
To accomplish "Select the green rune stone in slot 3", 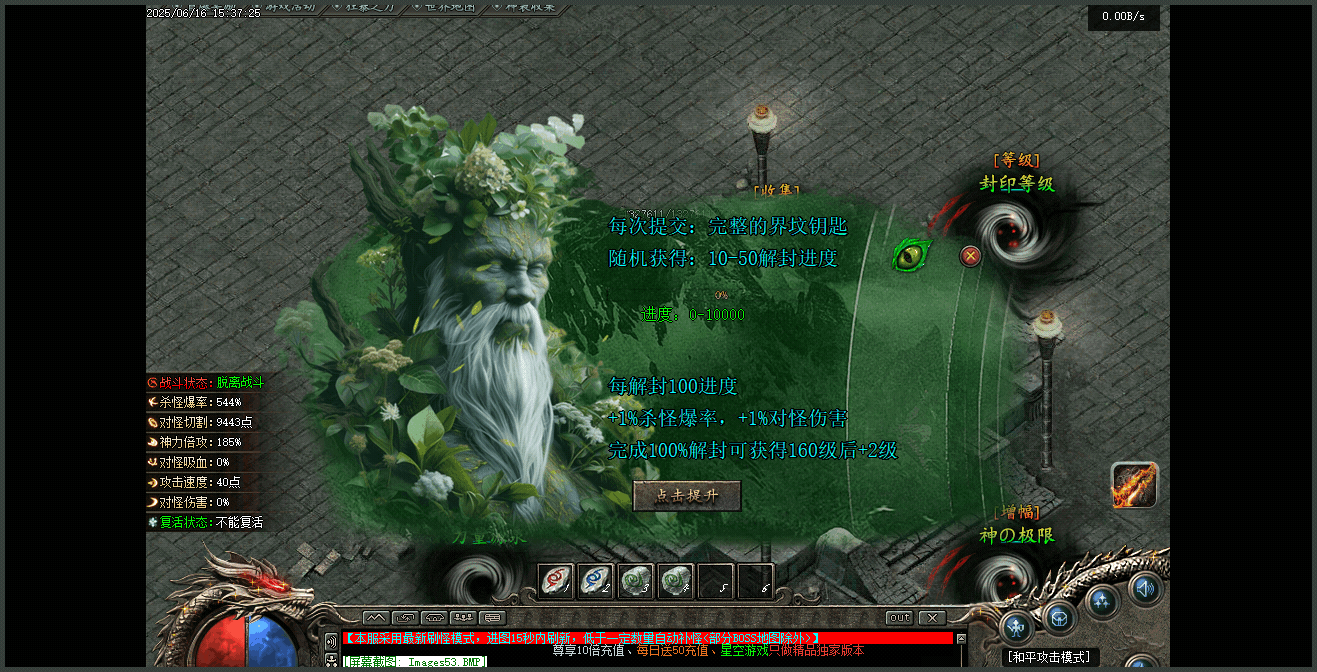I will [x=636, y=581].
